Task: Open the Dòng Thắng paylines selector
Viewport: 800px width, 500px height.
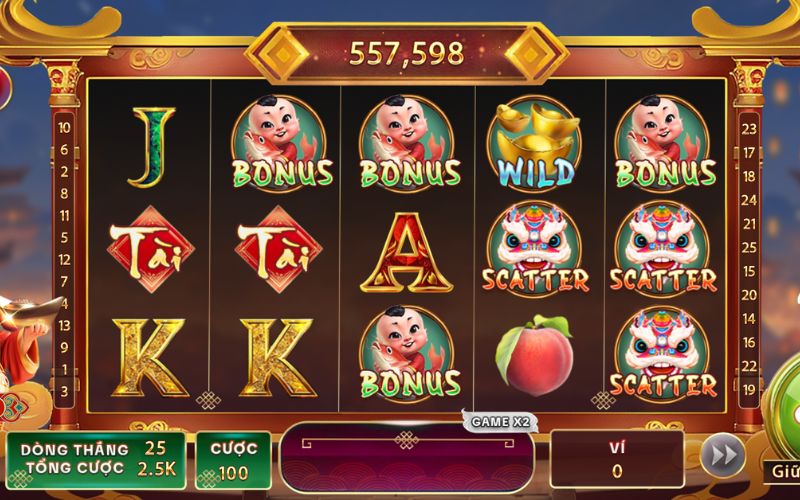Action: [x=96, y=448]
